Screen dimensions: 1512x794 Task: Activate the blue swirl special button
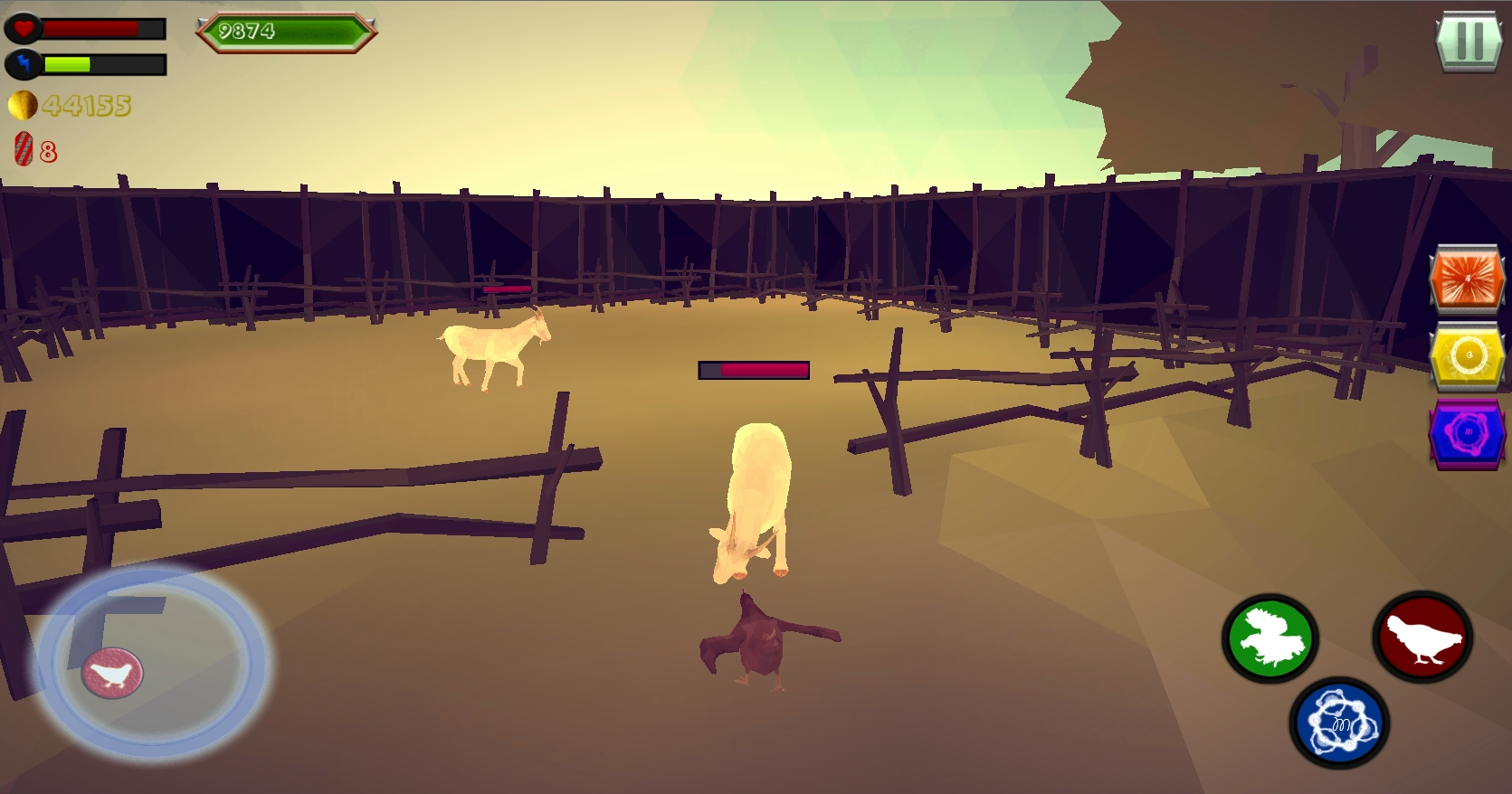[x=1339, y=723]
